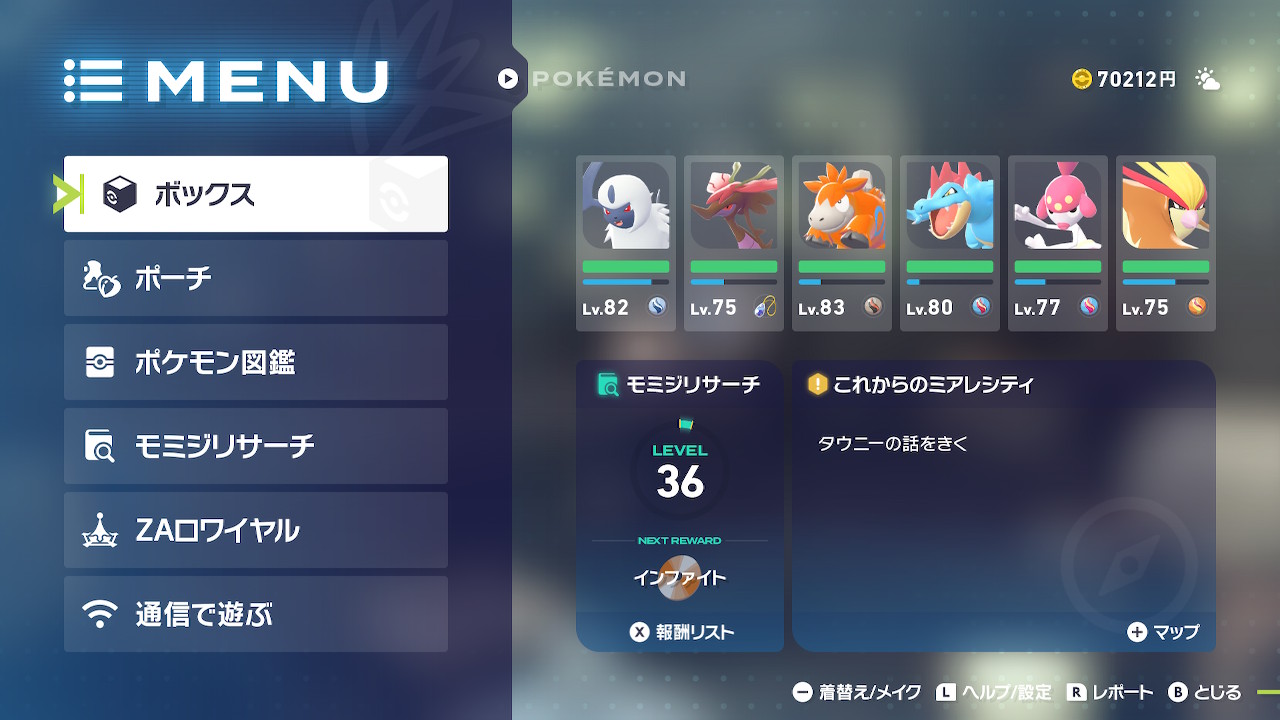1280x720 pixels.
Task: Select 通信で遊ぶ online play entry
Action: click(256, 614)
